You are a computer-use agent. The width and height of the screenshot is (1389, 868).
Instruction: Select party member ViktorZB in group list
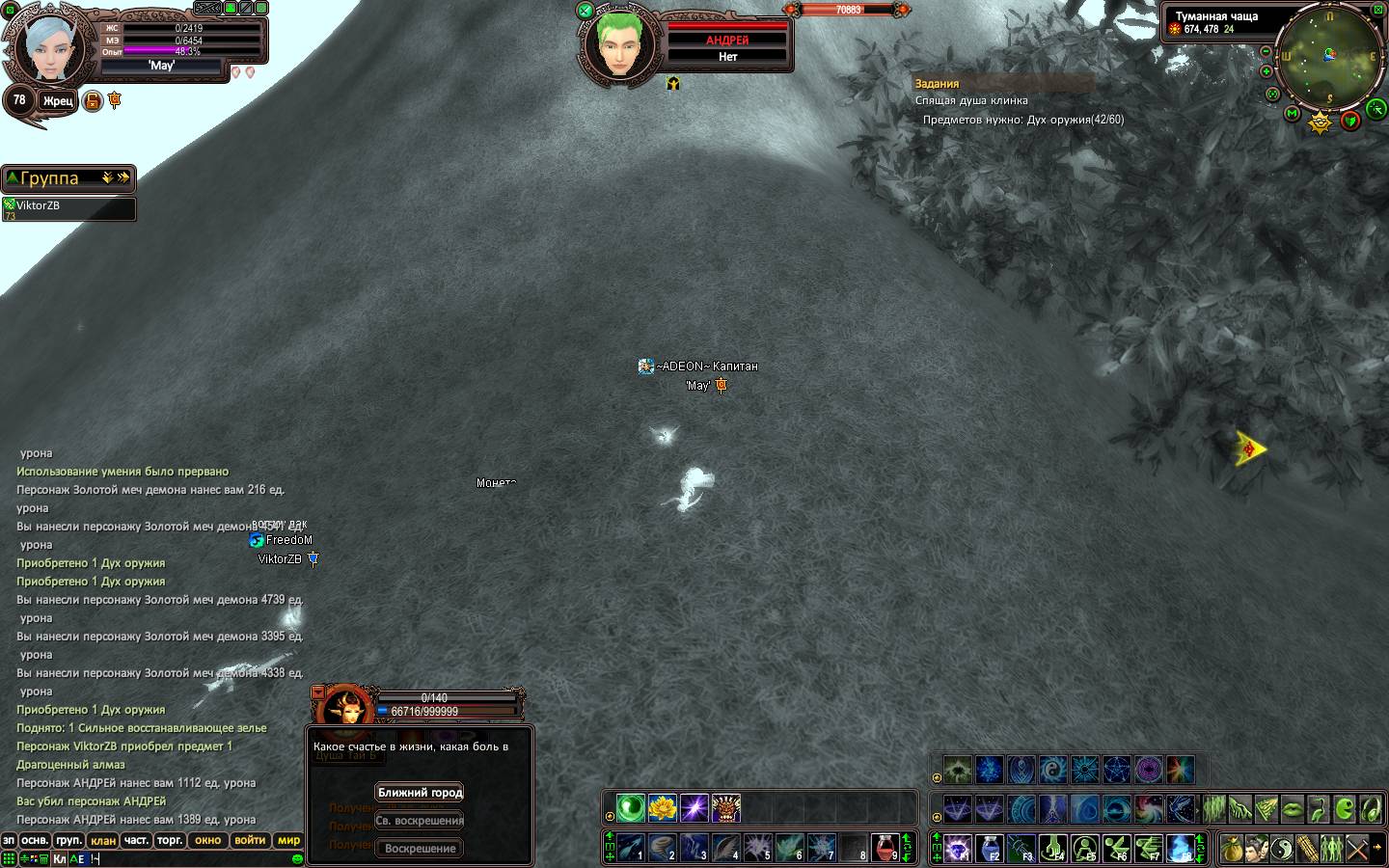click(x=68, y=206)
